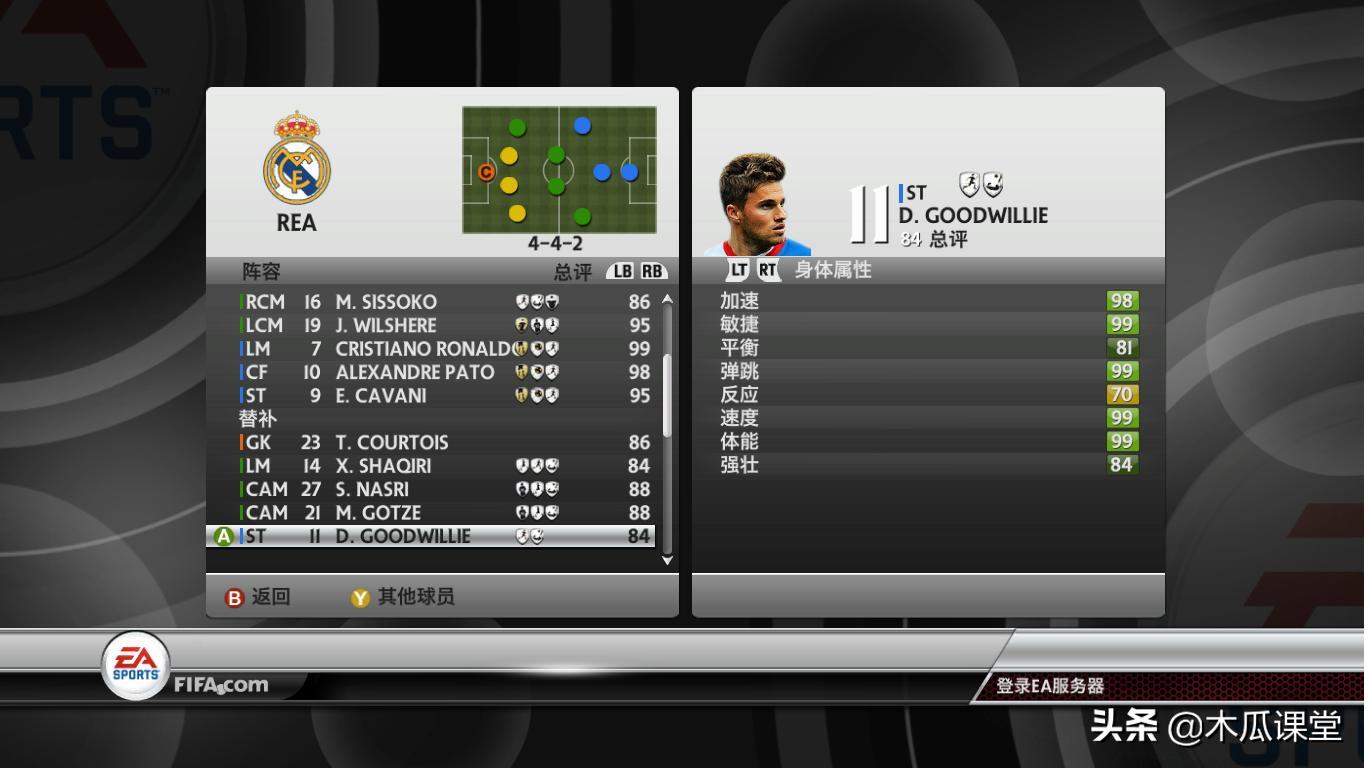This screenshot has height=768, width=1367.
Task: Click the Real Madrid club crest
Action: [x=296, y=160]
